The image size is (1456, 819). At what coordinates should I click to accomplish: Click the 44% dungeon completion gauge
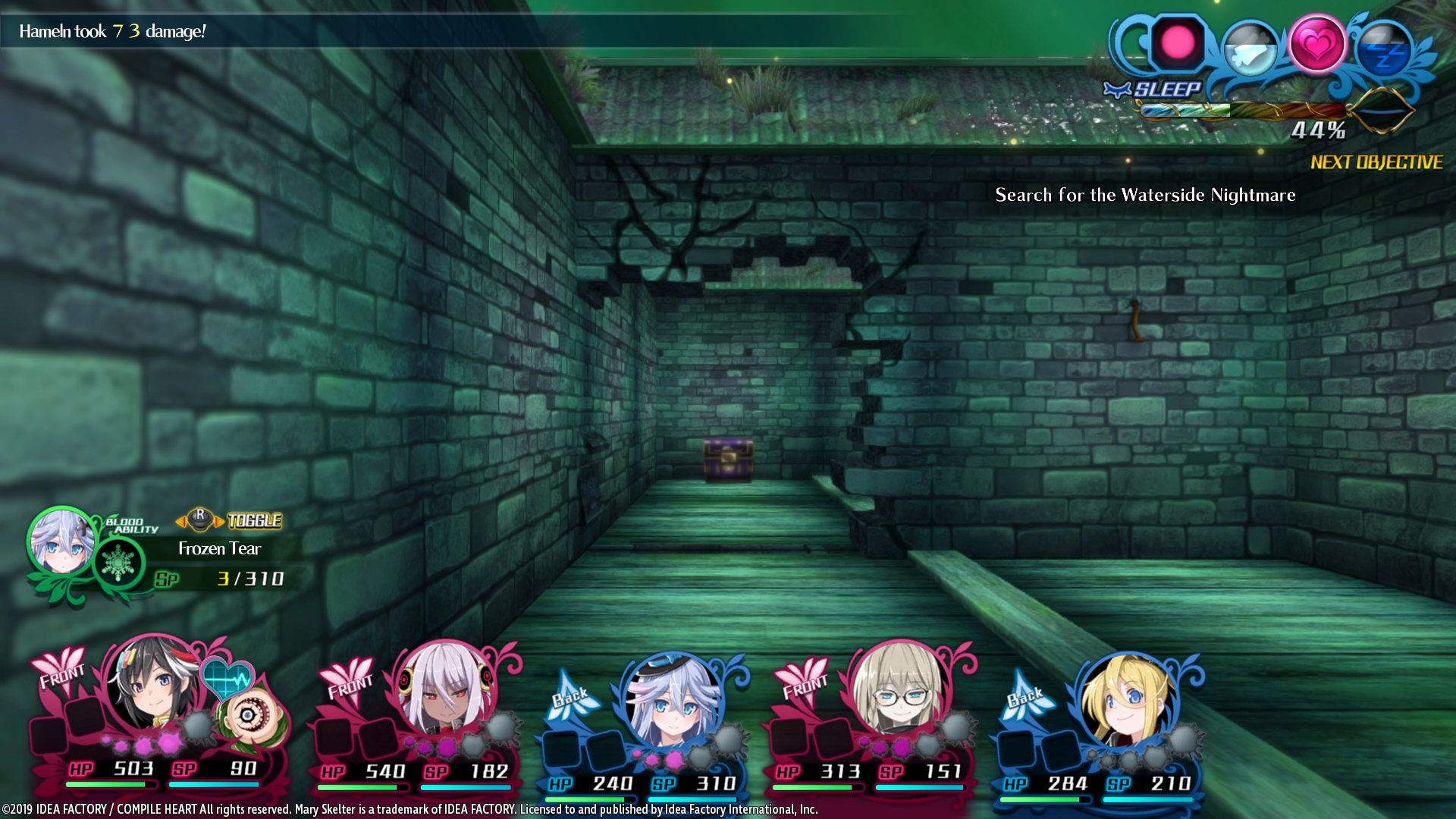tap(1318, 131)
